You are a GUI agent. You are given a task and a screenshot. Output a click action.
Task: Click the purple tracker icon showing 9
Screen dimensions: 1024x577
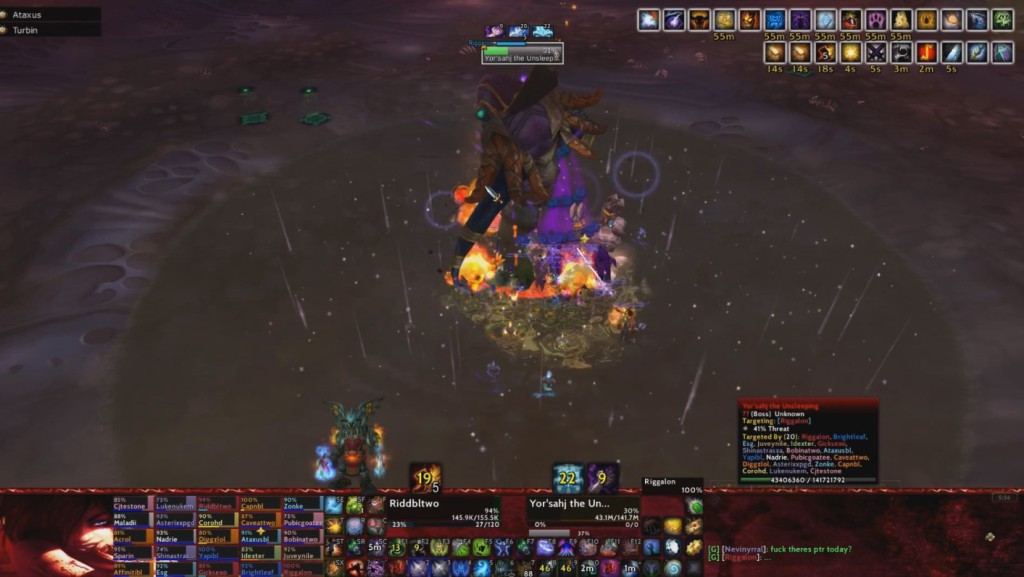tap(602, 478)
